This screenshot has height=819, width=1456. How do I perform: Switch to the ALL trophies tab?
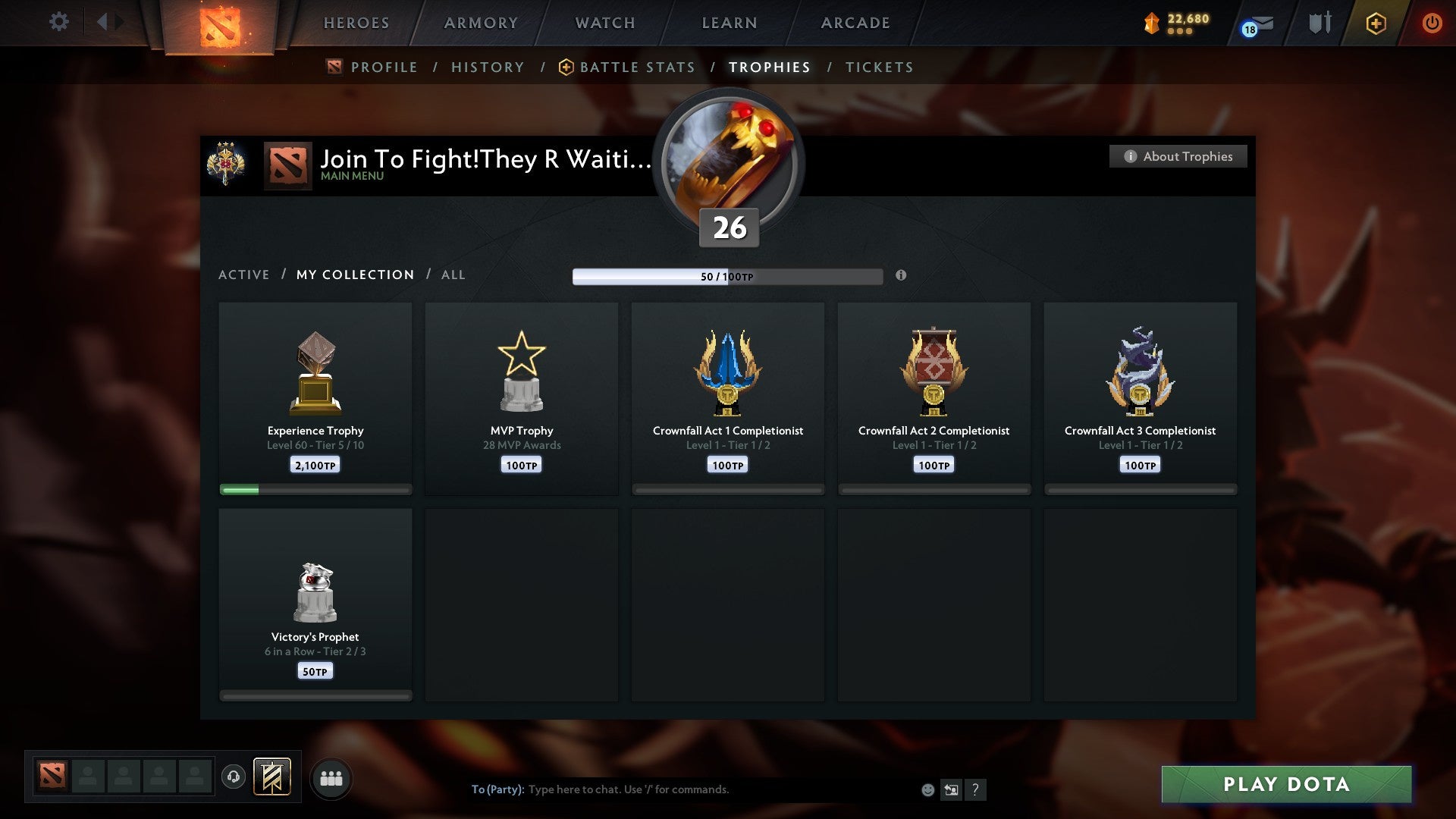pos(453,275)
